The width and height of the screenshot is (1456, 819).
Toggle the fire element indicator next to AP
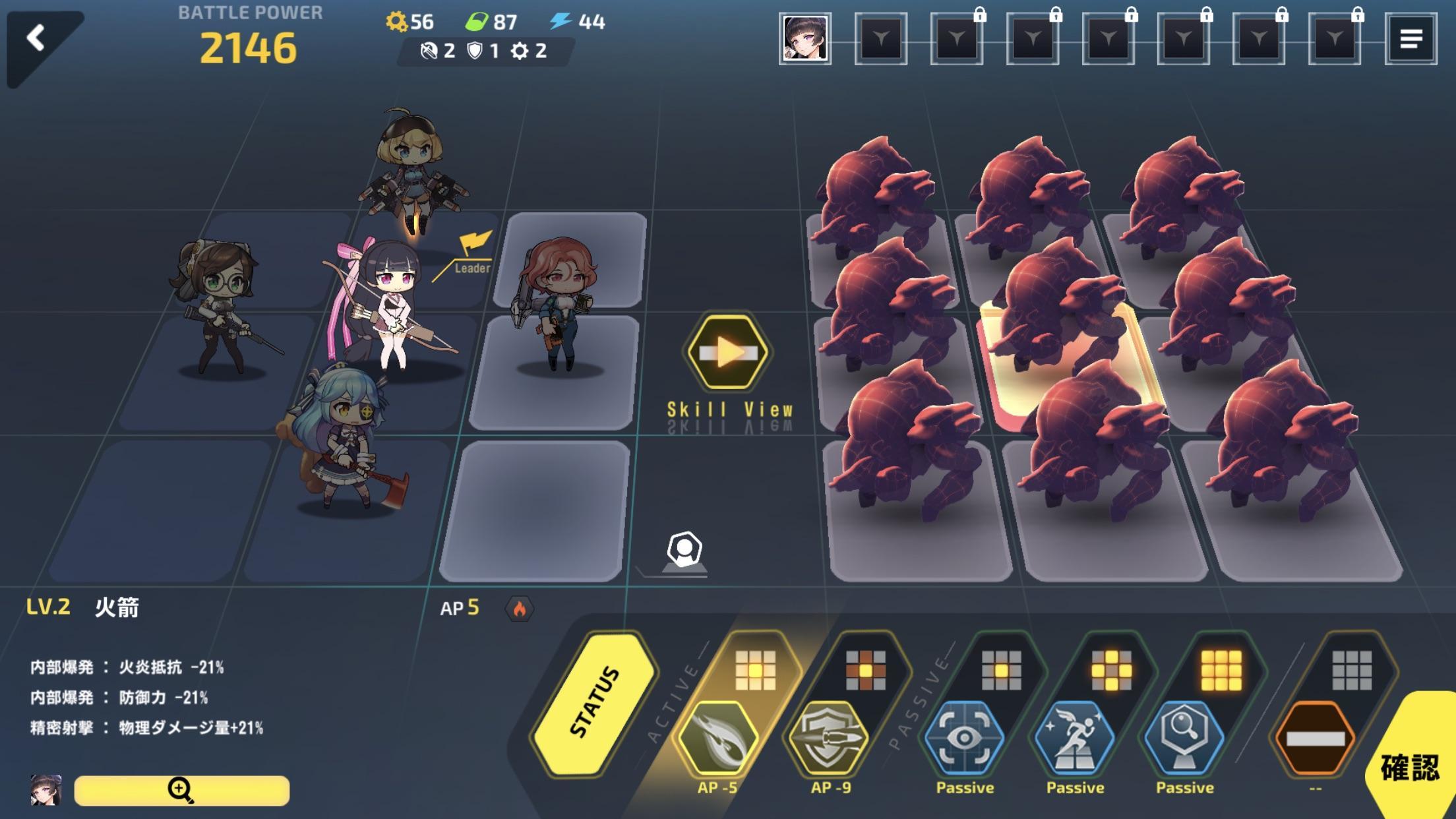point(521,609)
